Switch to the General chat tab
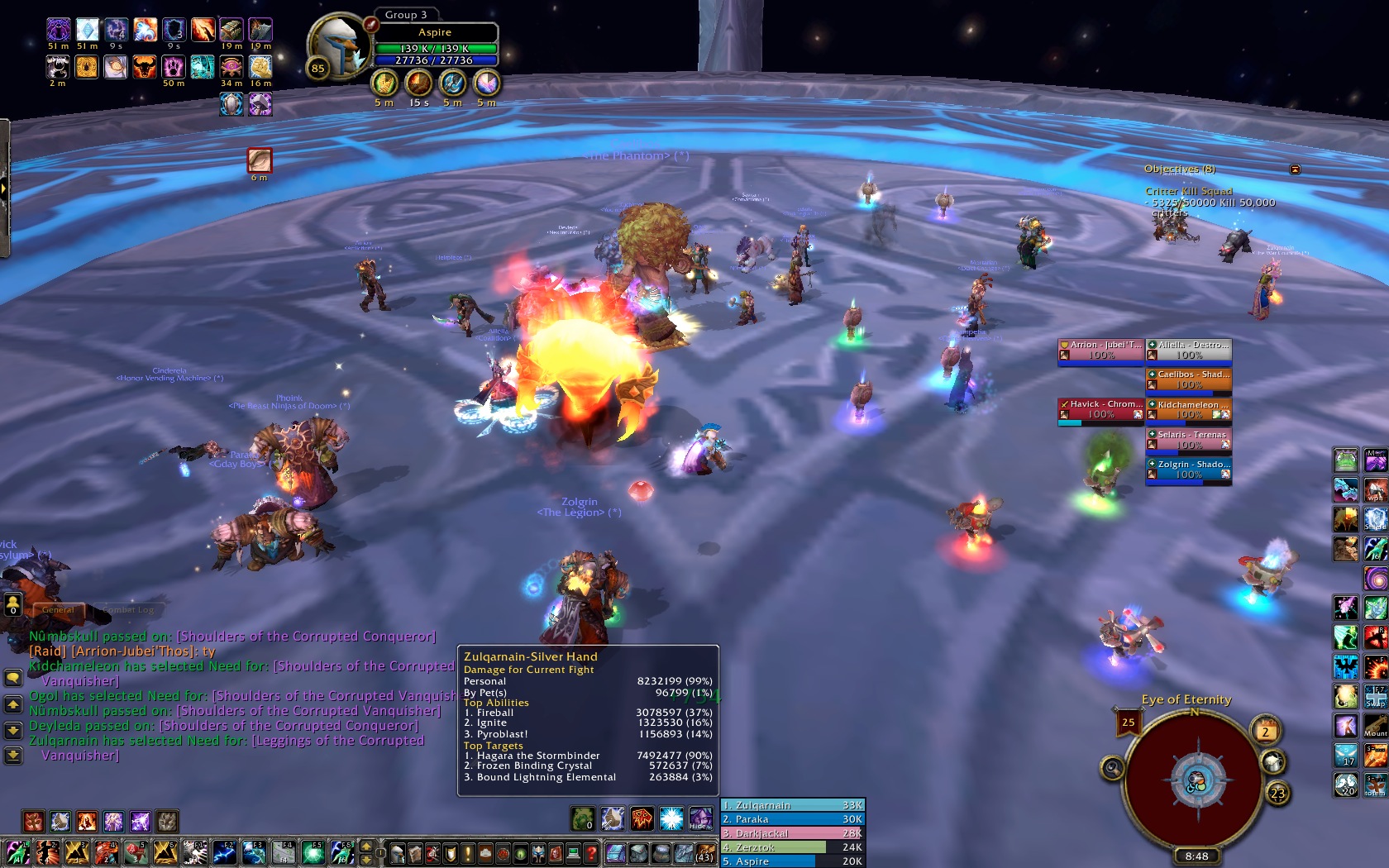 click(58, 610)
